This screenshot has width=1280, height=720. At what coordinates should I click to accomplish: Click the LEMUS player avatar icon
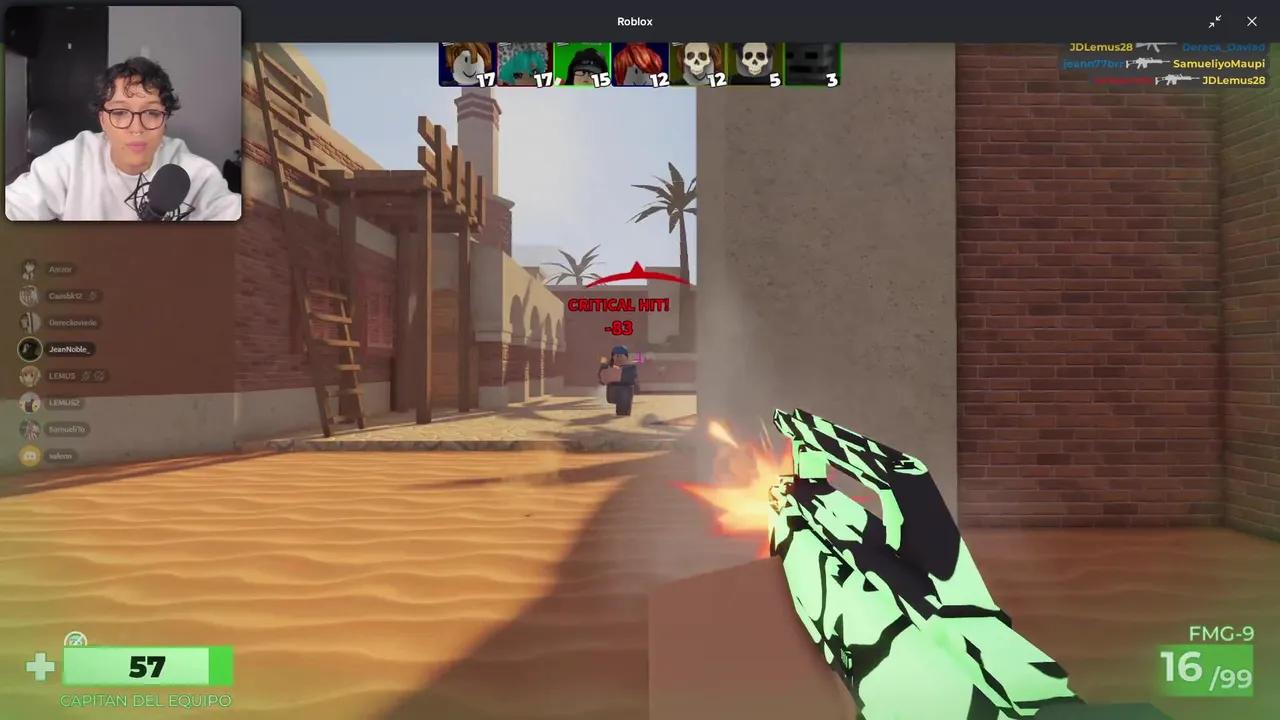pyautogui.click(x=29, y=375)
